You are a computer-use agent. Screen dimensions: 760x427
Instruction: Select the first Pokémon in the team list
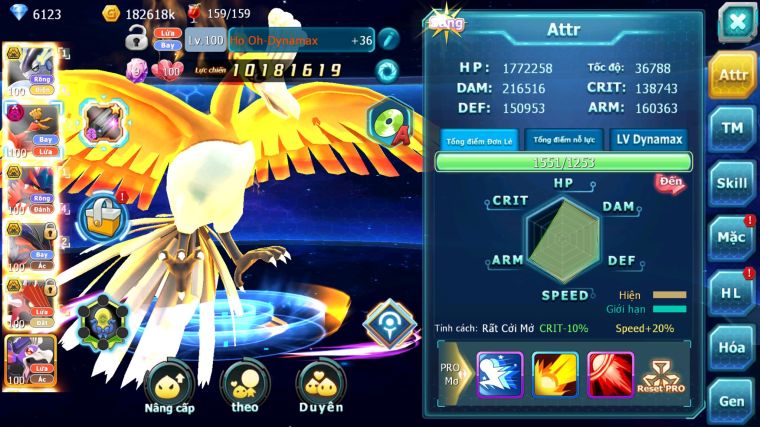pyautogui.click(x=28, y=70)
